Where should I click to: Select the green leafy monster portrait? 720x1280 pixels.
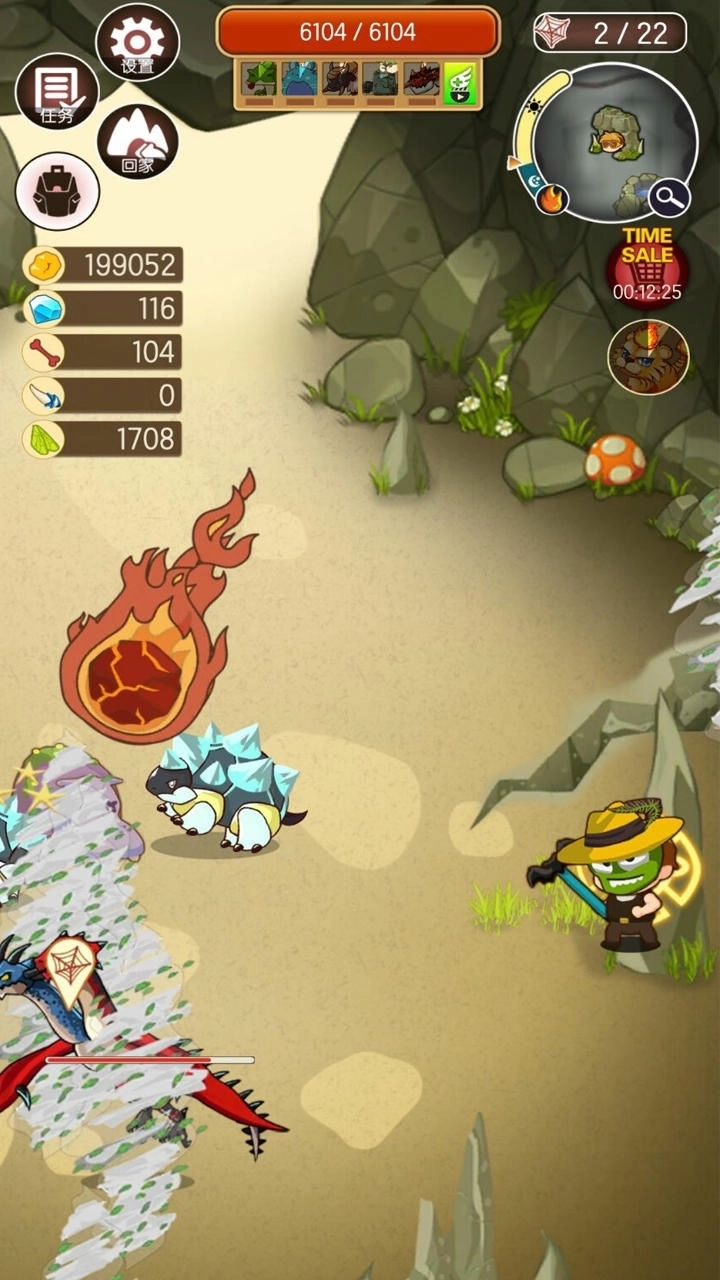[x=260, y=80]
